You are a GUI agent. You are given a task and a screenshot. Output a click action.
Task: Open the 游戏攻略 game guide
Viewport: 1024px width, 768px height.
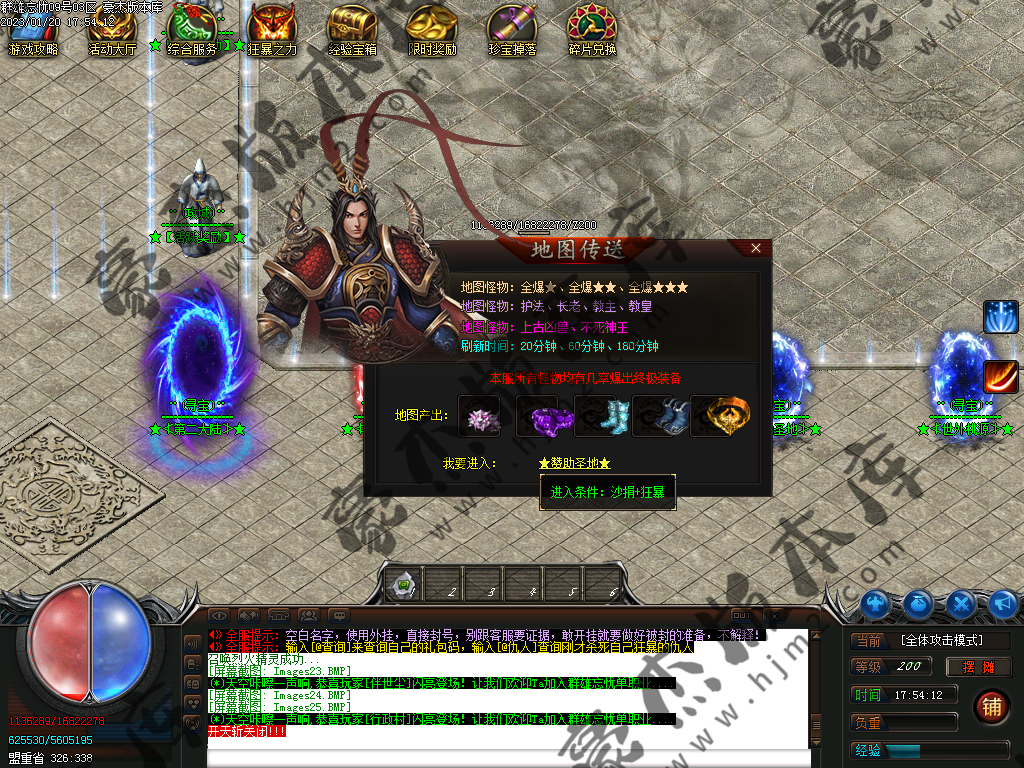click(x=32, y=28)
